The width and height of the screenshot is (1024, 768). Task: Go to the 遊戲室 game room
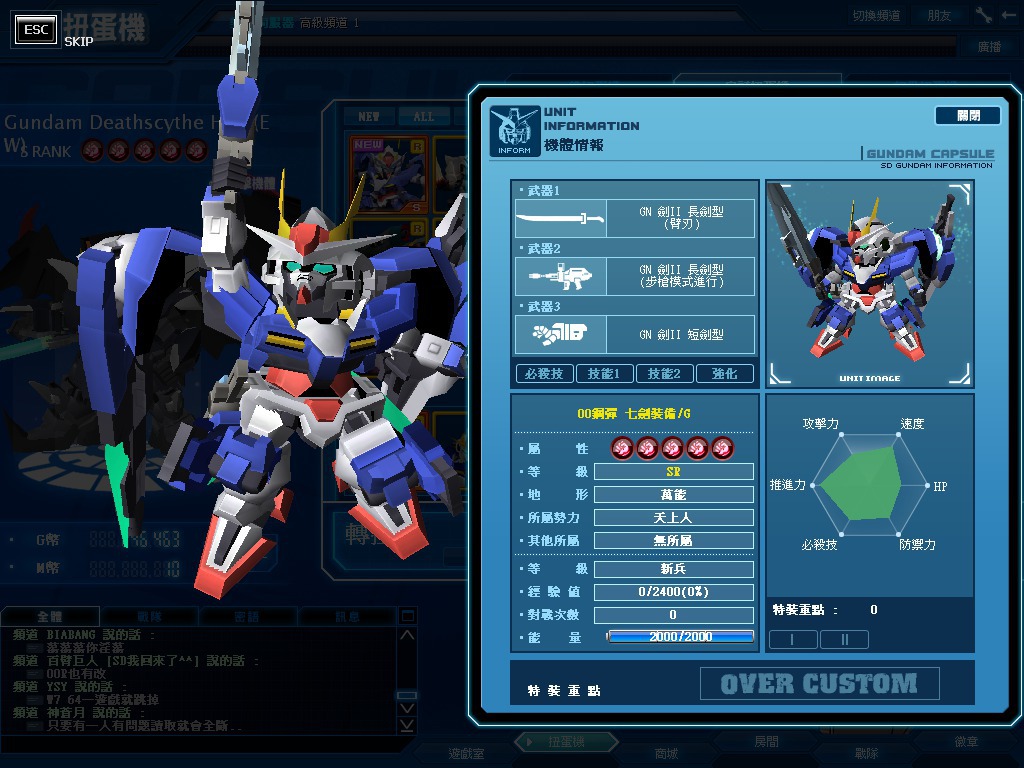click(466, 753)
